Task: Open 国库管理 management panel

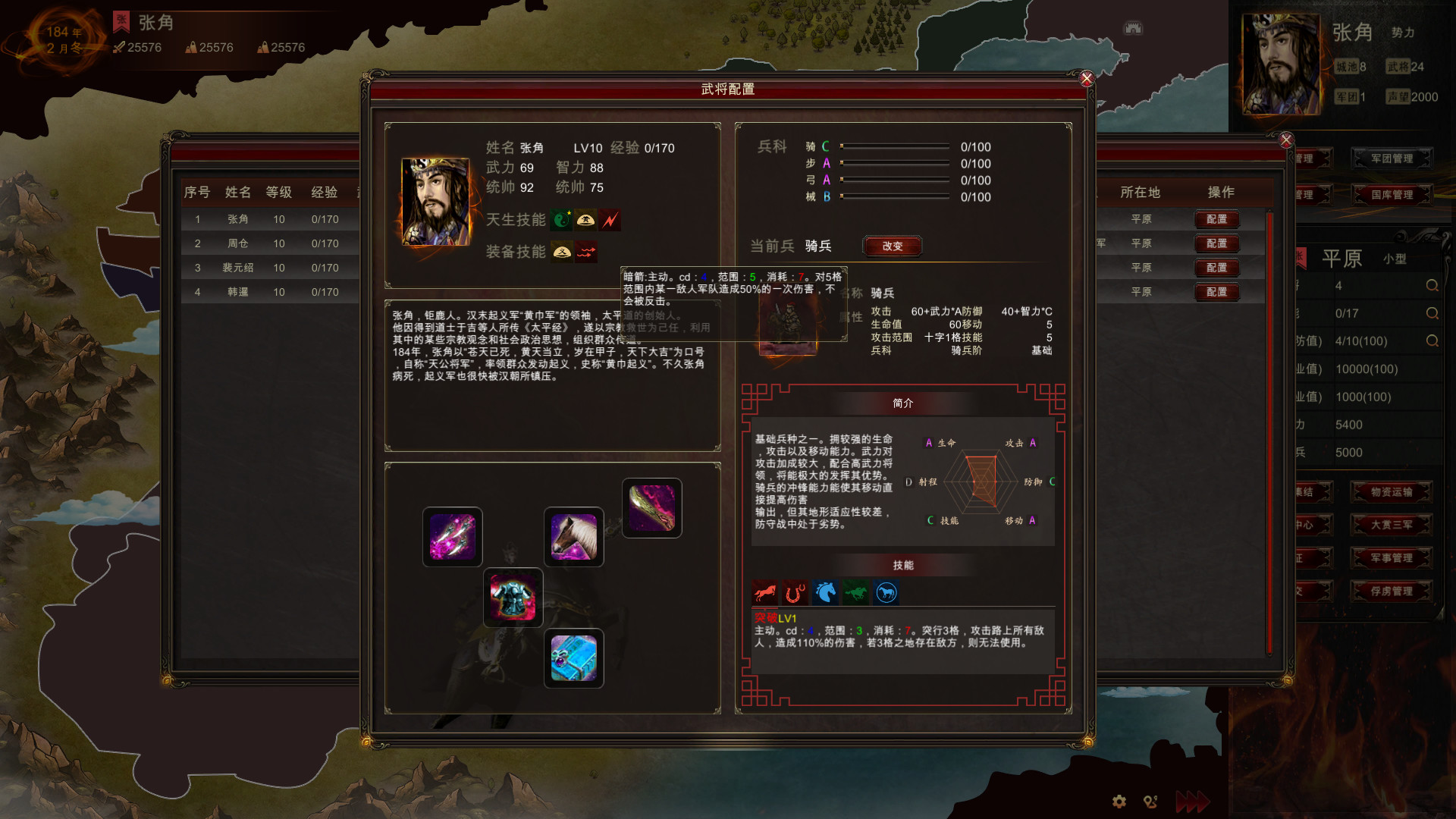Action: 1392,194
